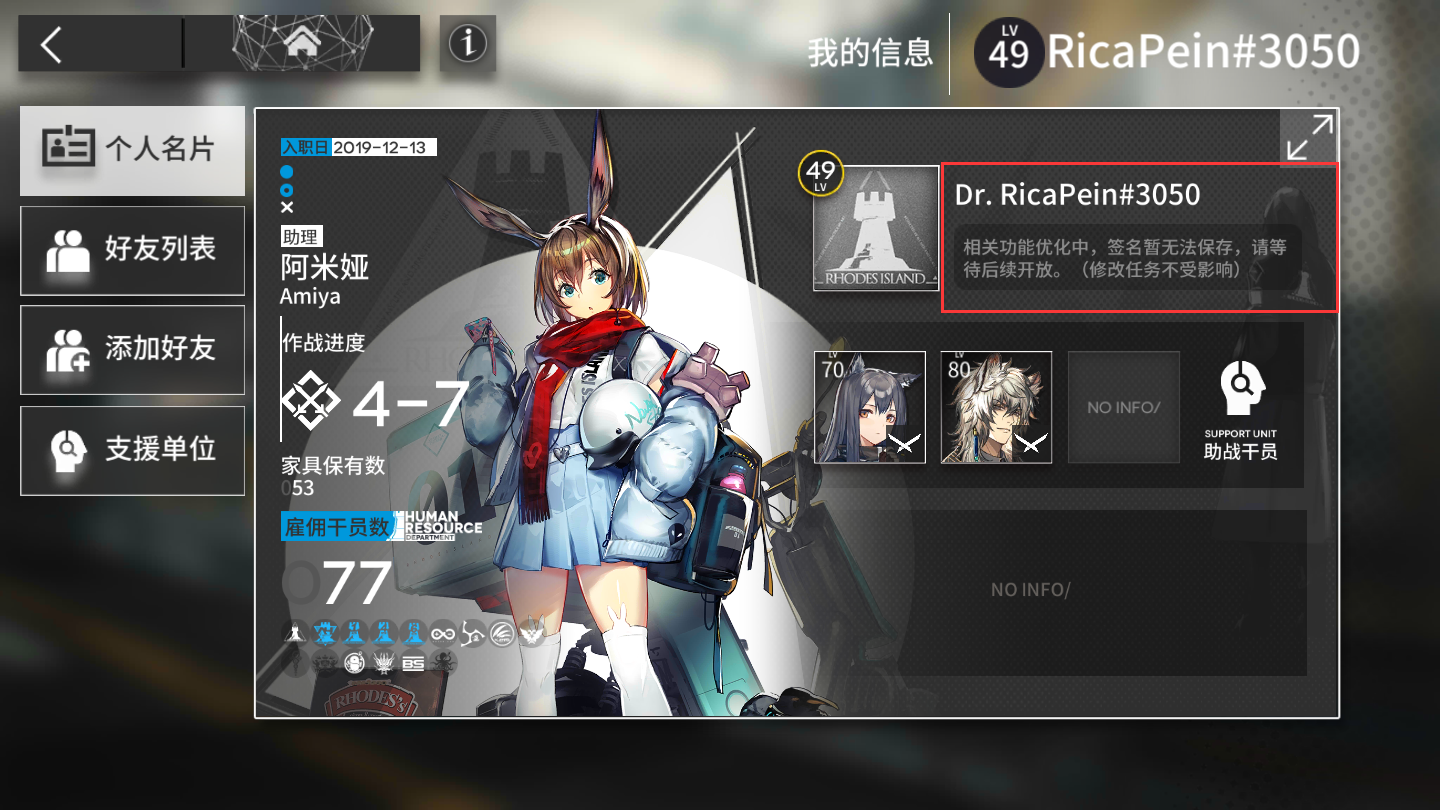1440x810 pixels.
Task: Click the Rhodes Island avatar image
Action: (876, 229)
